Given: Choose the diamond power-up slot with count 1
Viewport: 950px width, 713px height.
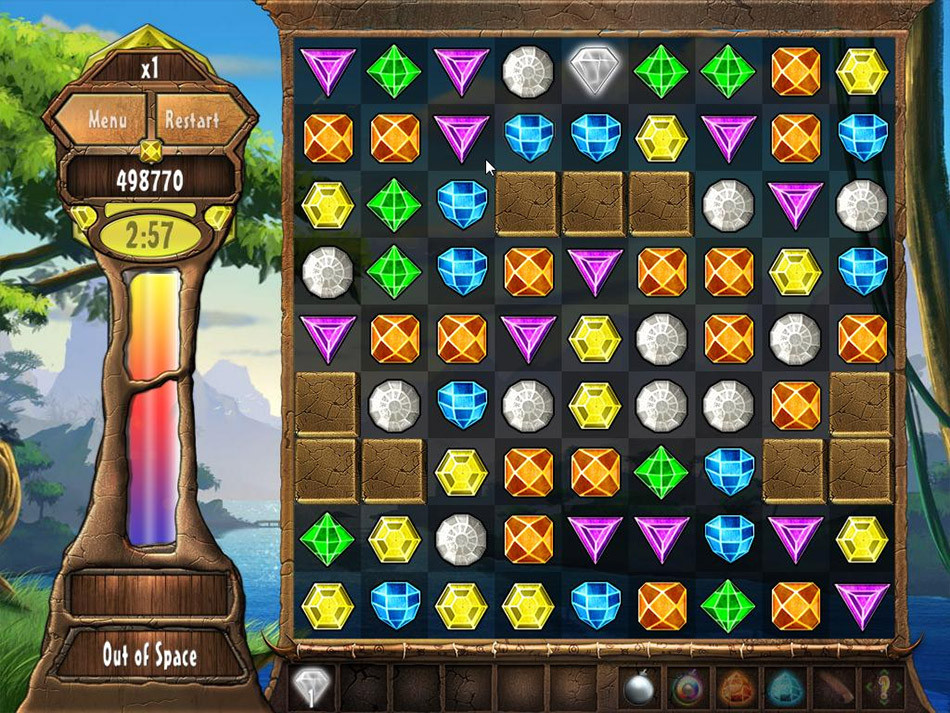Looking at the screenshot, I should point(312,688).
